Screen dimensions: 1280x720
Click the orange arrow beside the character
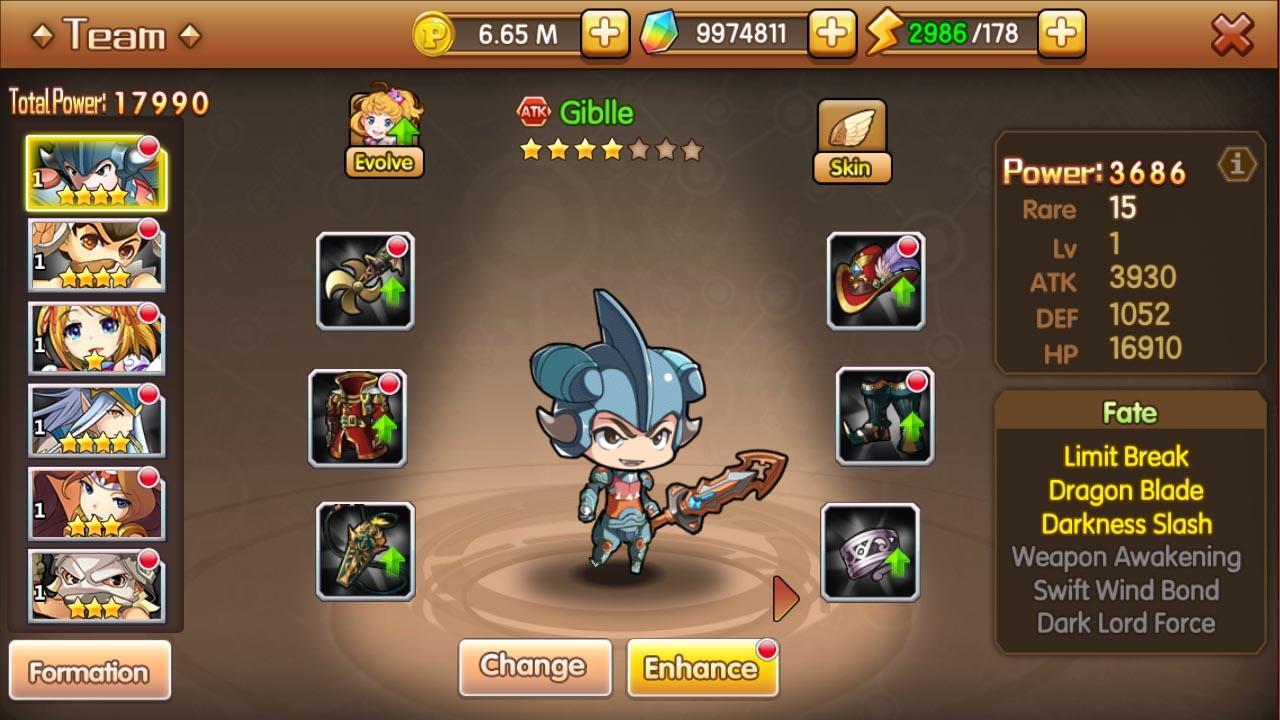[x=783, y=600]
